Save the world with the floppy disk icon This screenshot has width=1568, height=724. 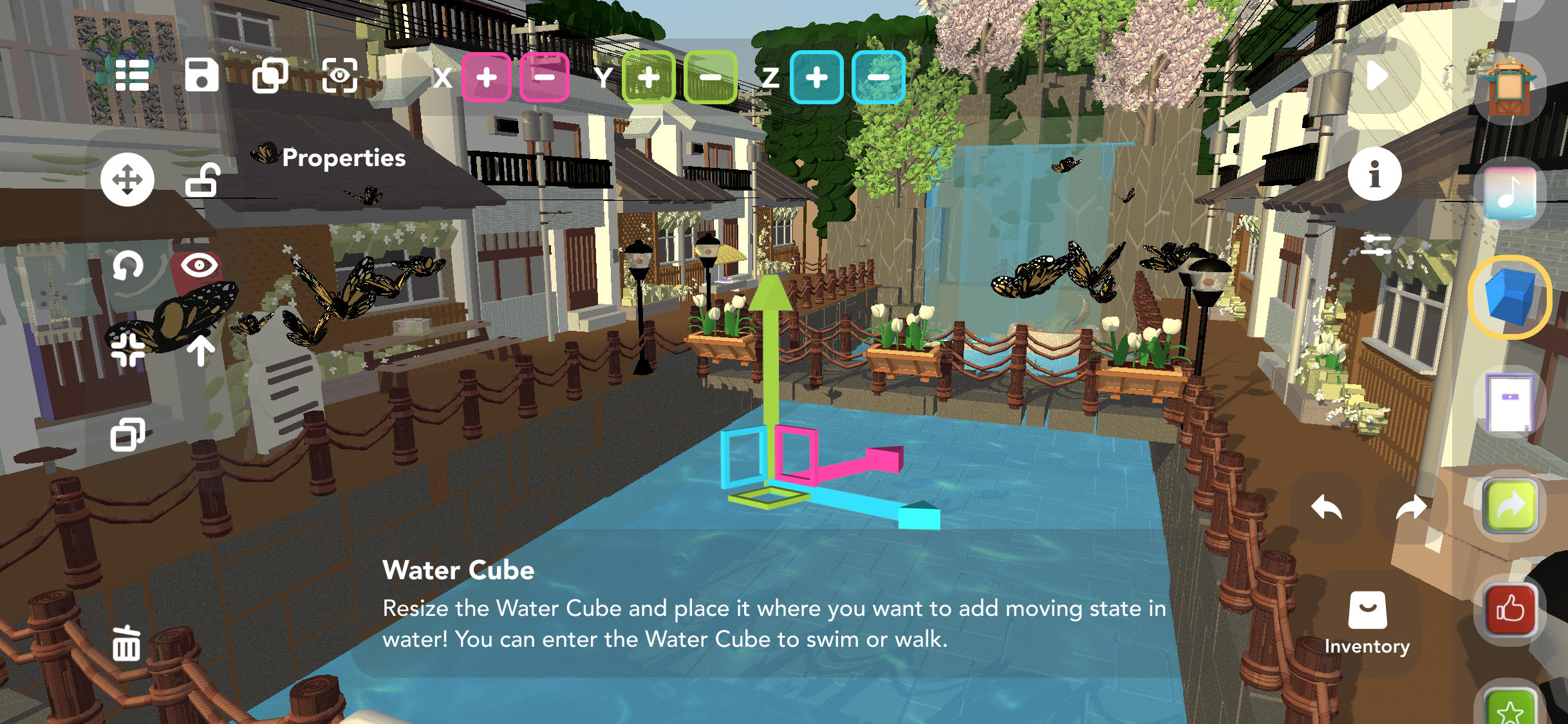201,75
